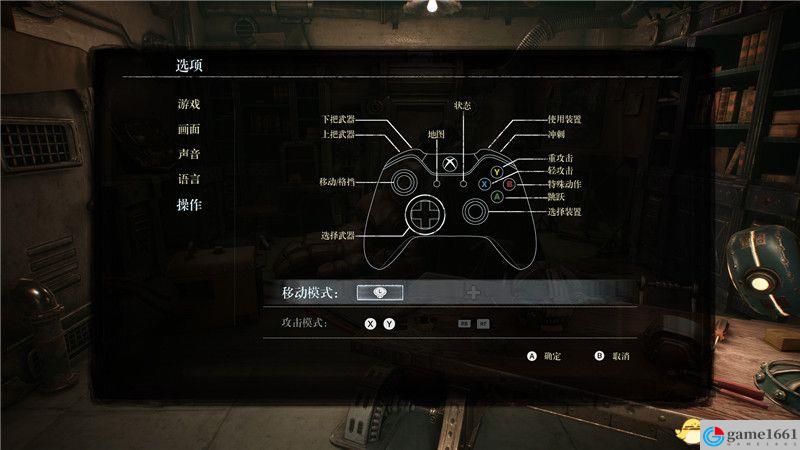Cancel changes with 取消
This screenshot has height=450, width=800.
612,356
